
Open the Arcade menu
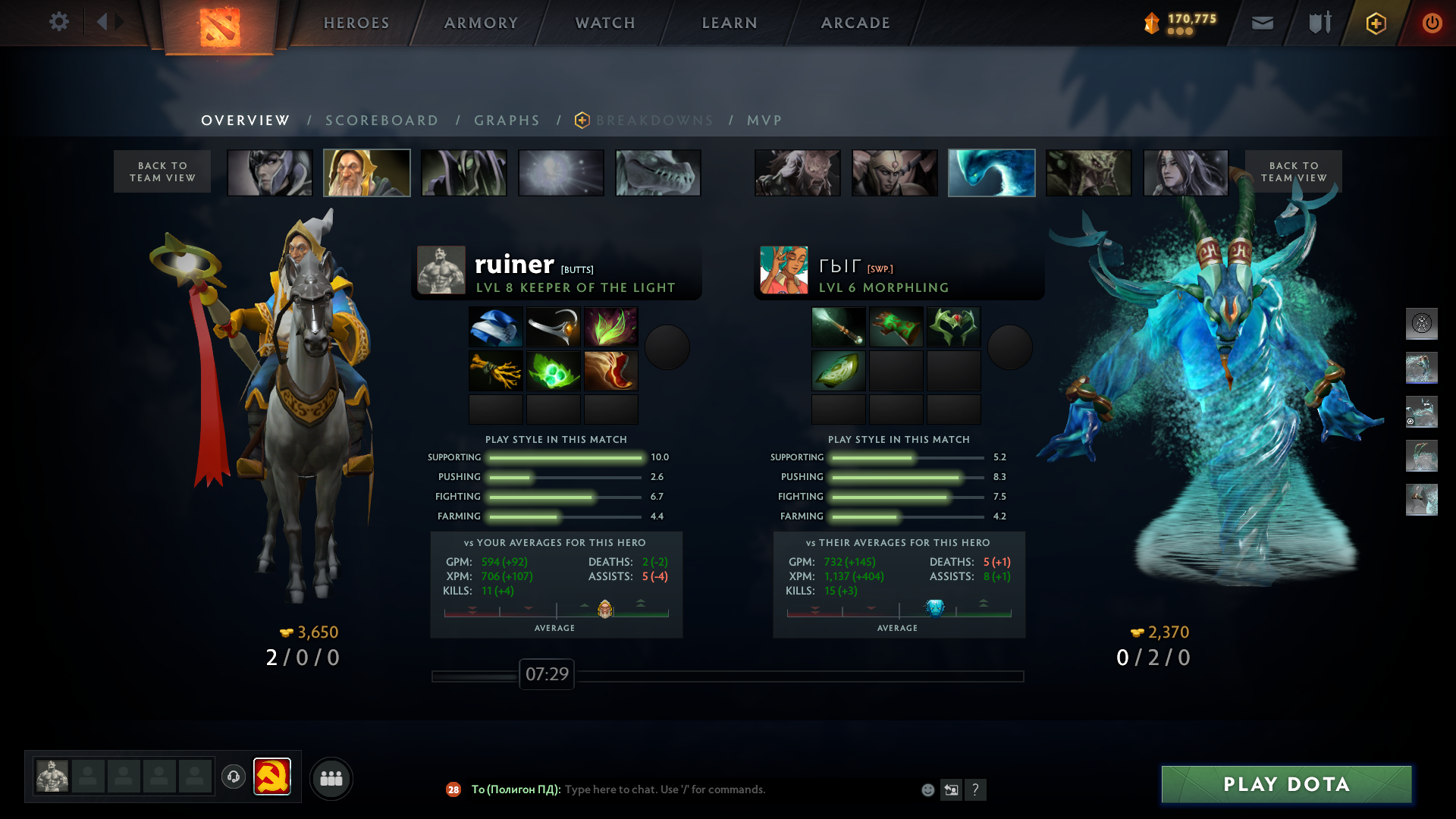tap(855, 23)
